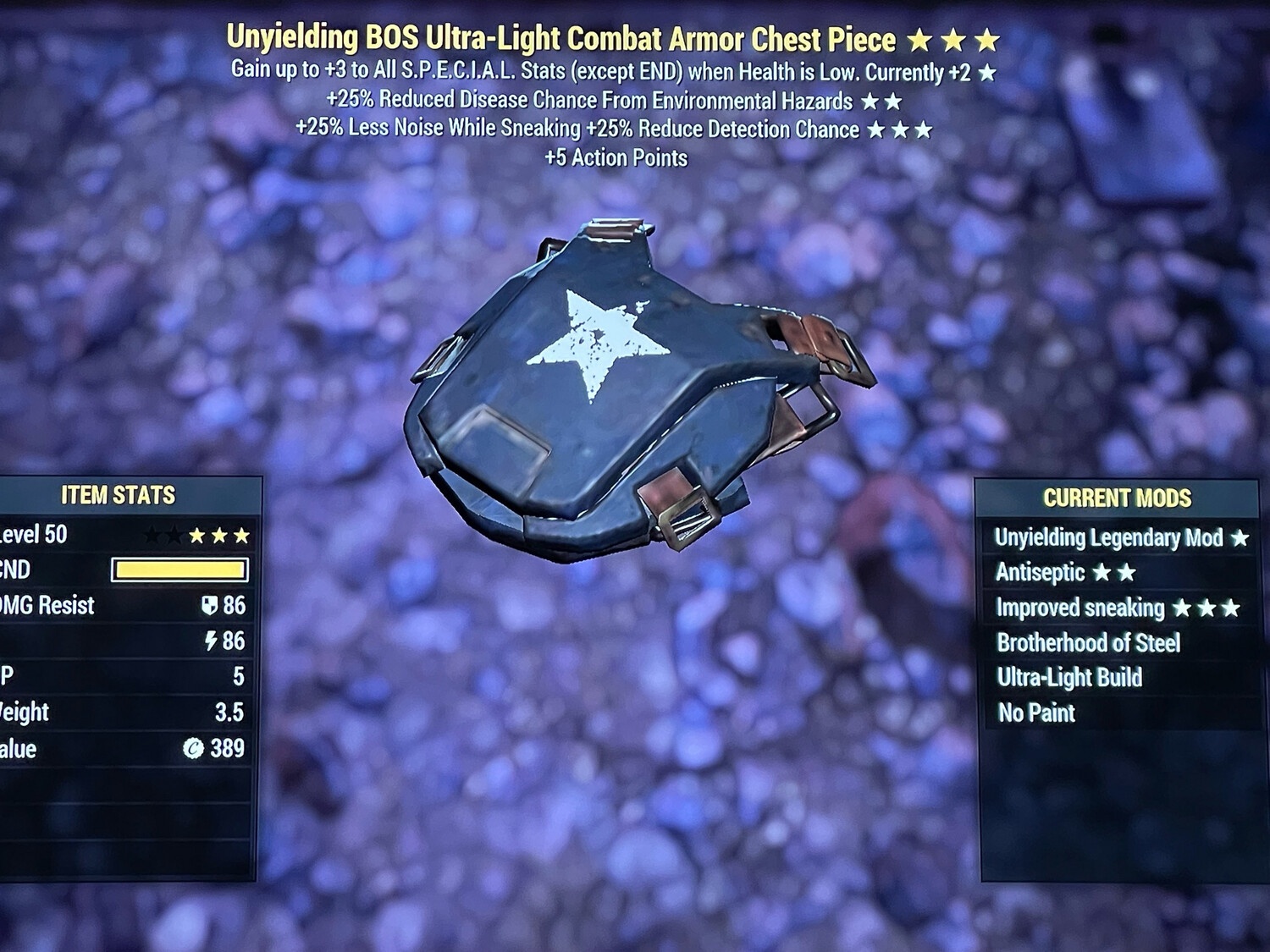Select the Antiseptic mod in Current Mods
Screen dimensions: 1270x952
tap(1041, 572)
